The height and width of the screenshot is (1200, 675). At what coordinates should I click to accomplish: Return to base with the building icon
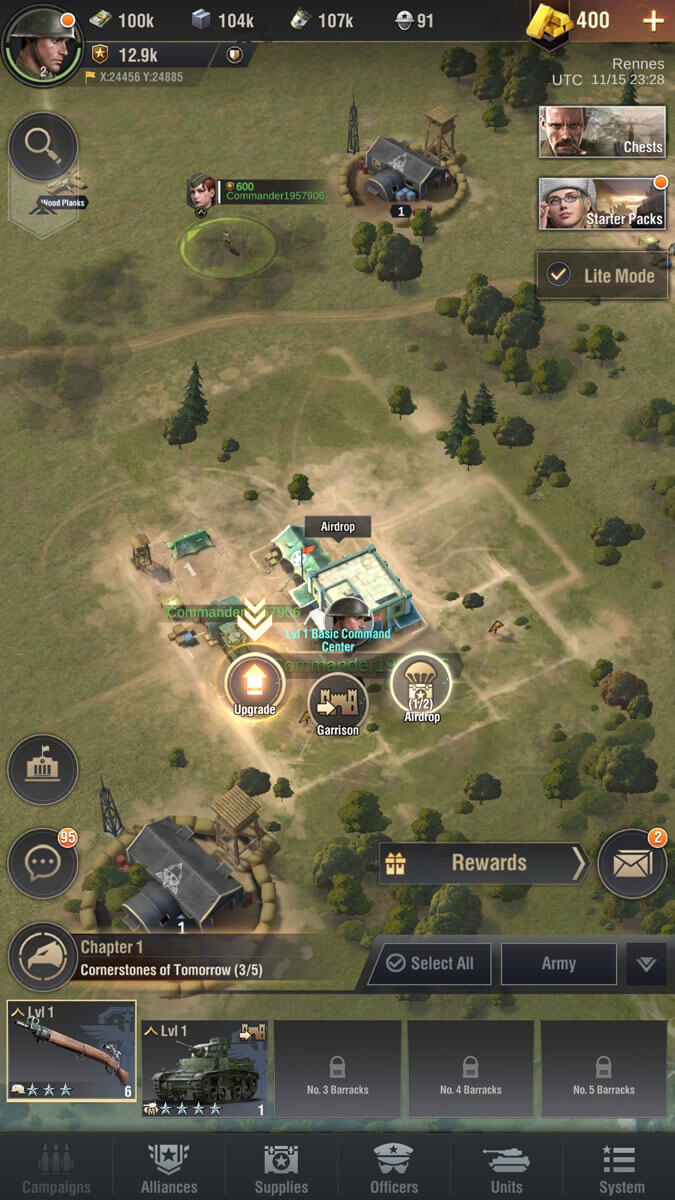click(43, 770)
